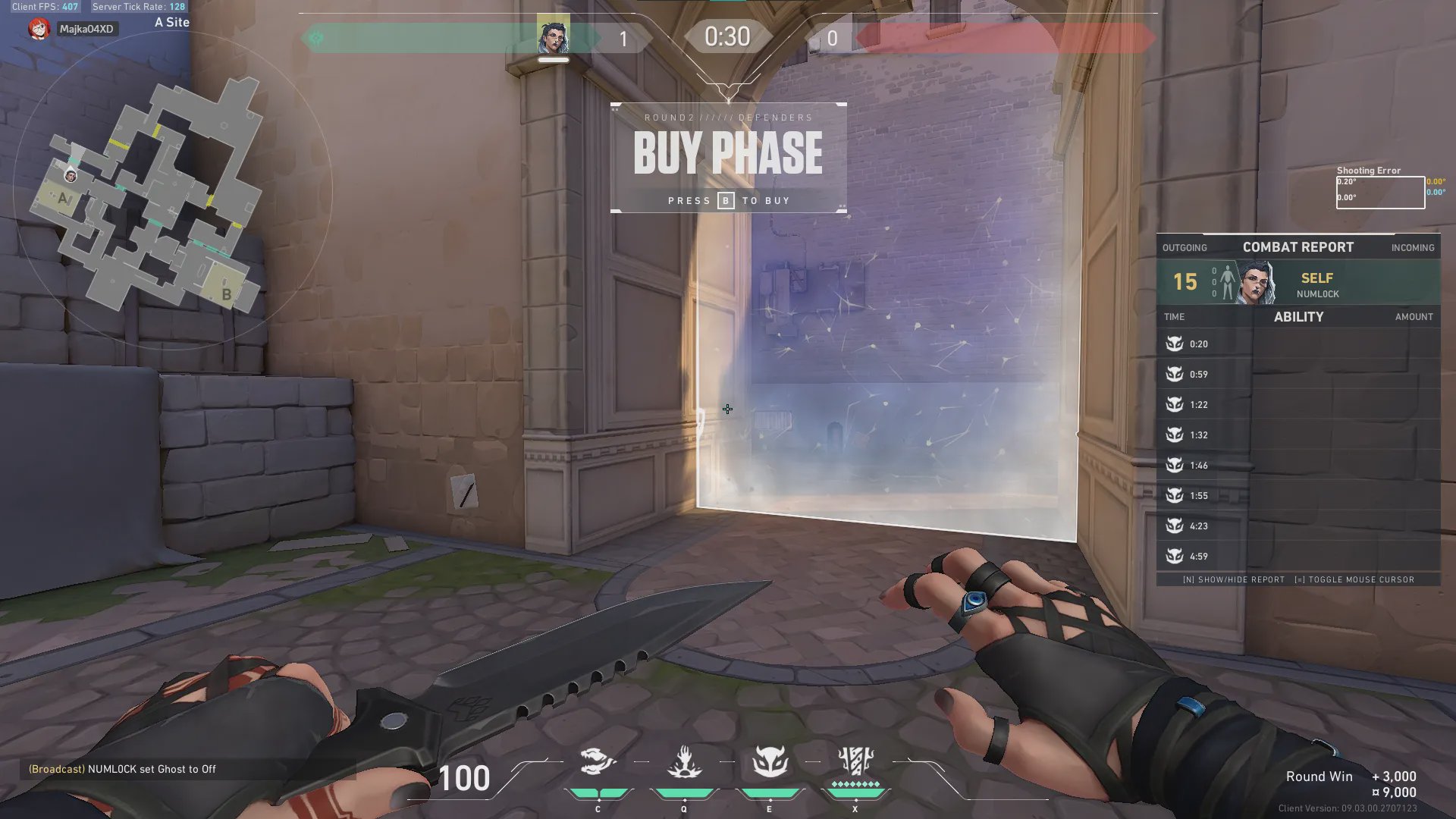Click Fade's portrait in the top team bar
Viewport: 1456px width, 819px height.
pyautogui.click(x=553, y=37)
